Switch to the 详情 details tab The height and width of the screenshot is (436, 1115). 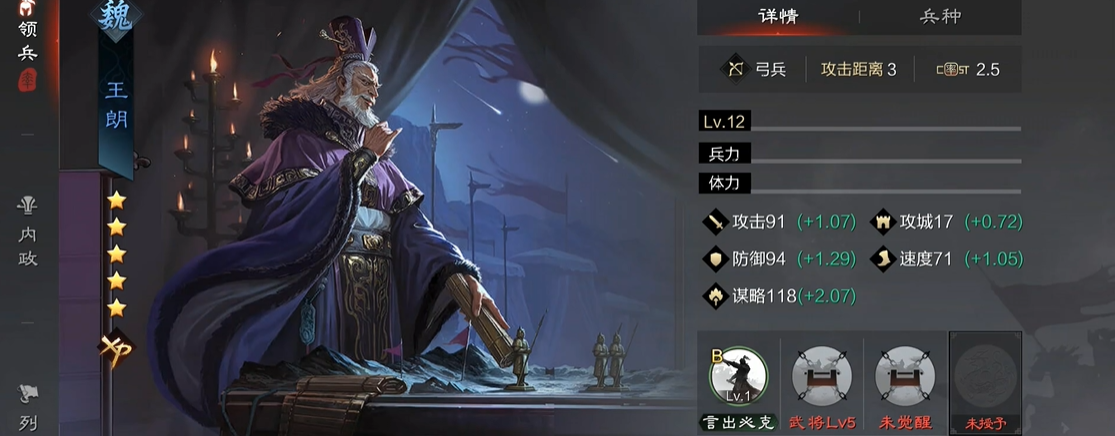pyautogui.click(x=778, y=17)
